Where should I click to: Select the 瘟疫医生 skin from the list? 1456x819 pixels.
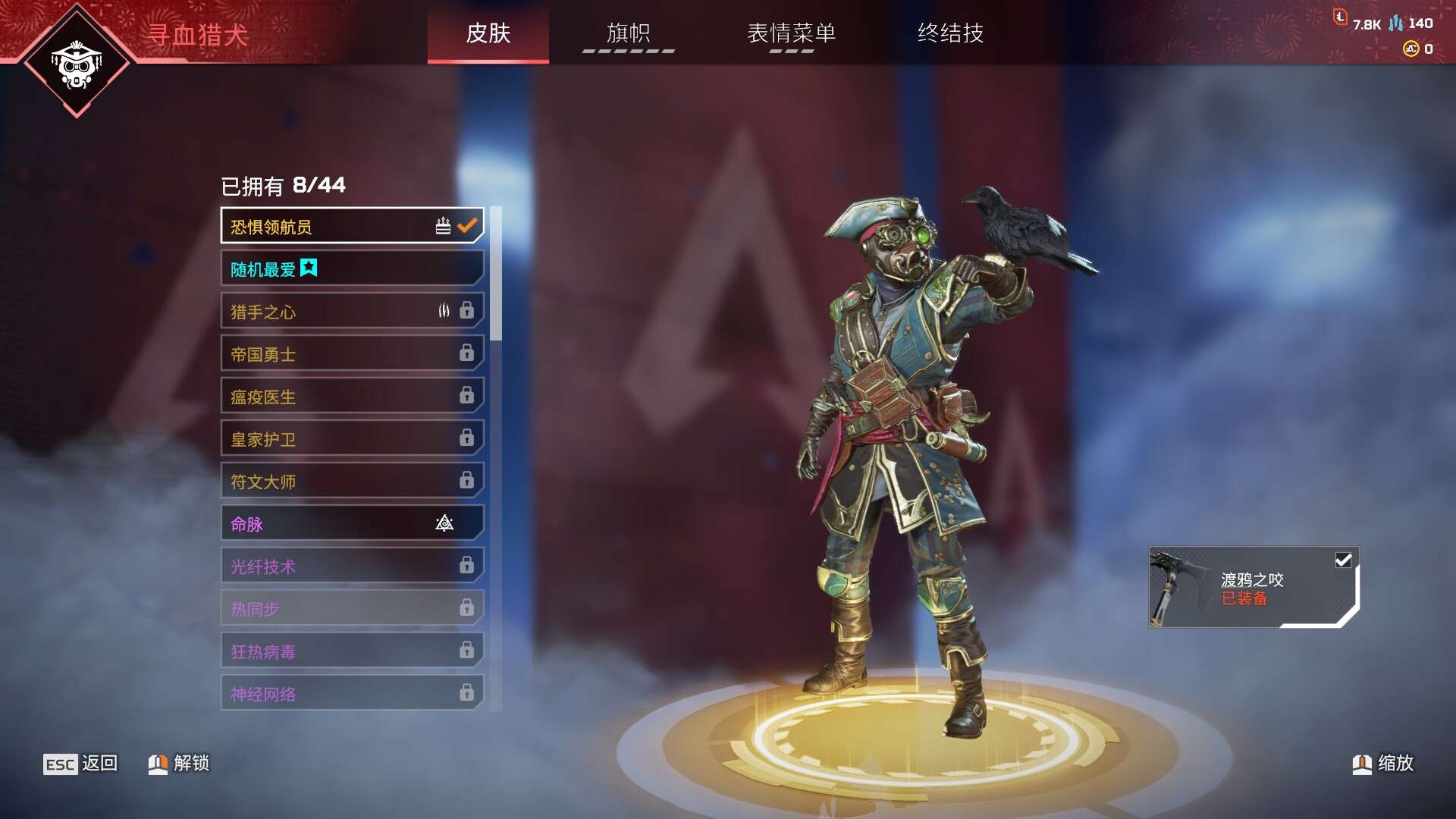point(326,395)
